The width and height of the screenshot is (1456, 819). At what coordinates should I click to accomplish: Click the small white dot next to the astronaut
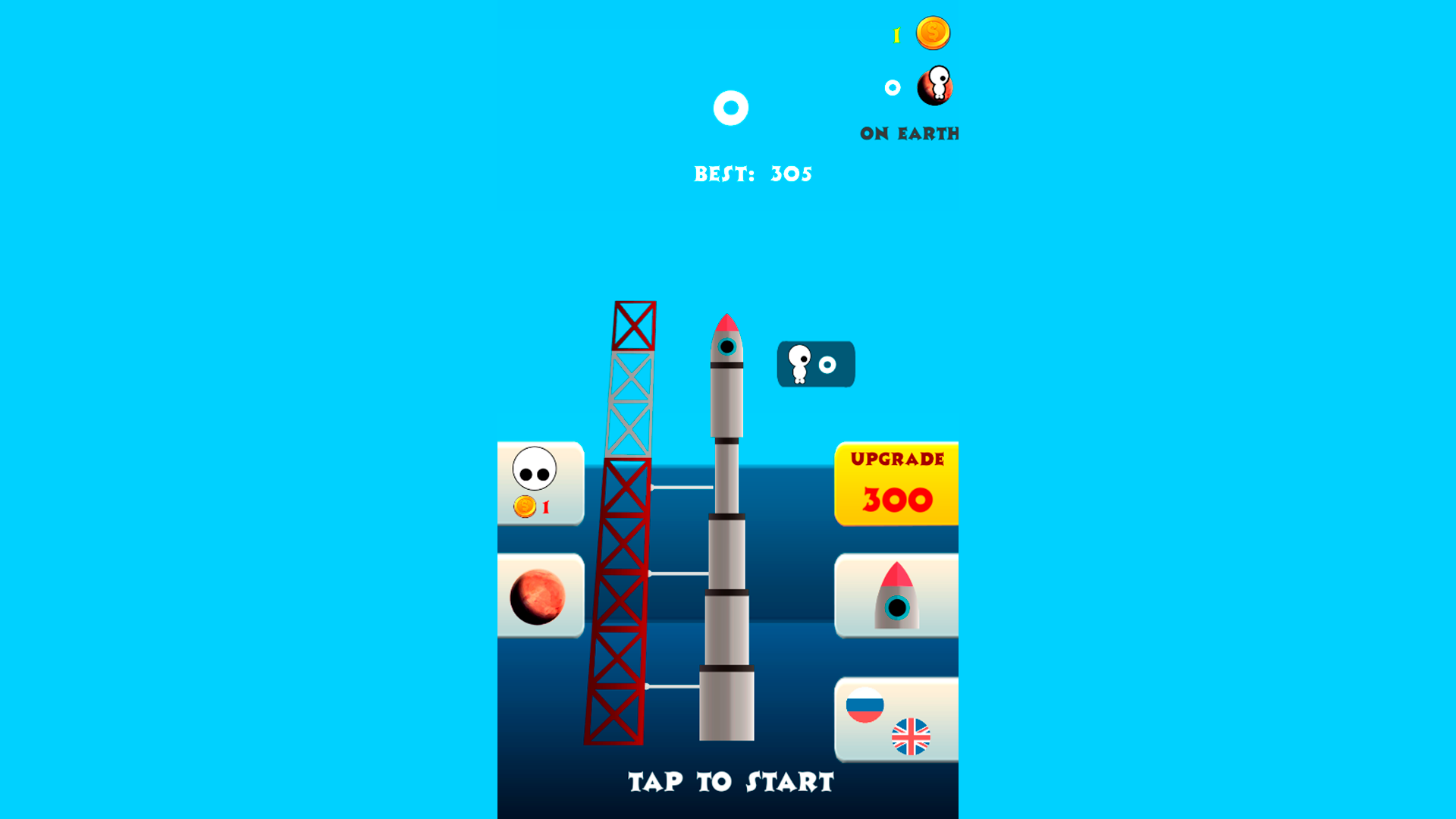(893, 86)
